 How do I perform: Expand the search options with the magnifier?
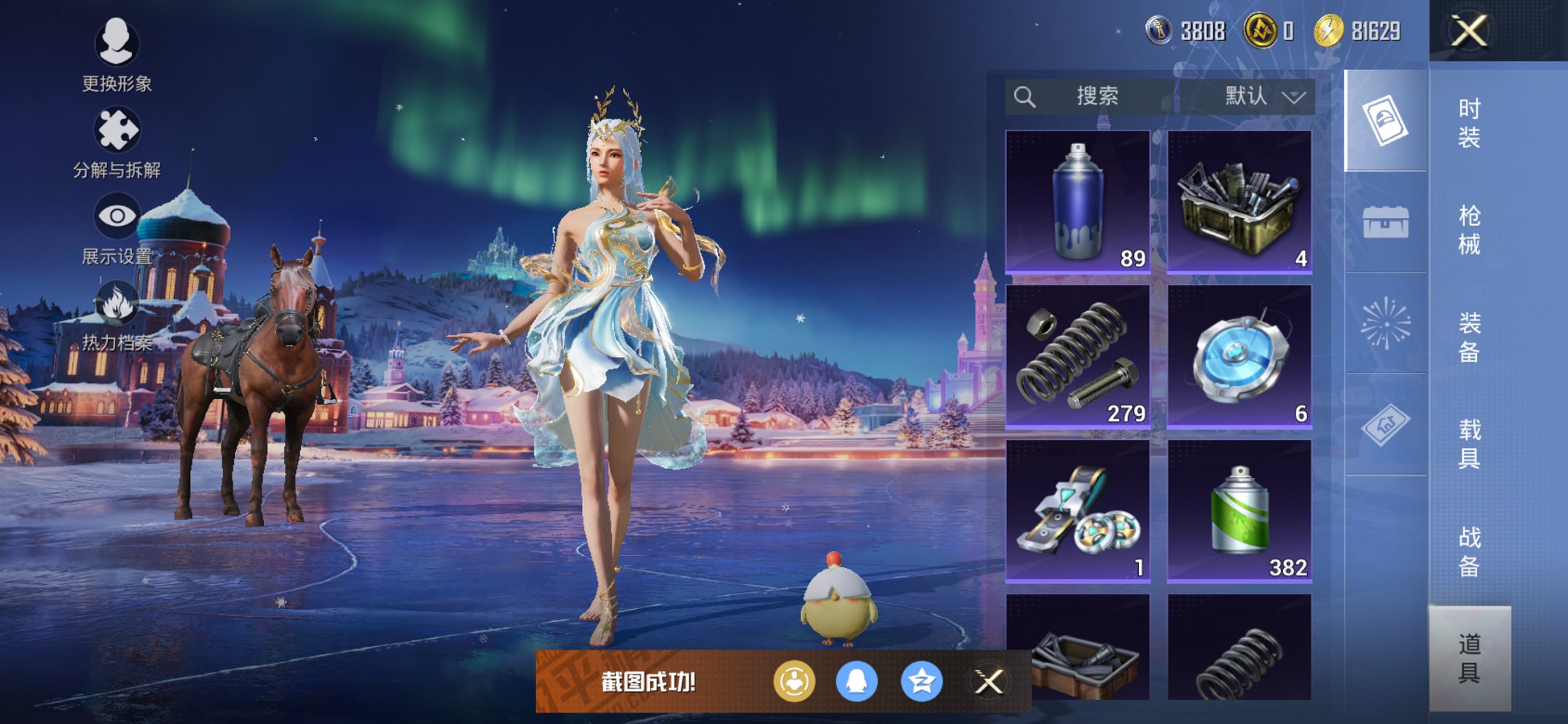(1026, 96)
